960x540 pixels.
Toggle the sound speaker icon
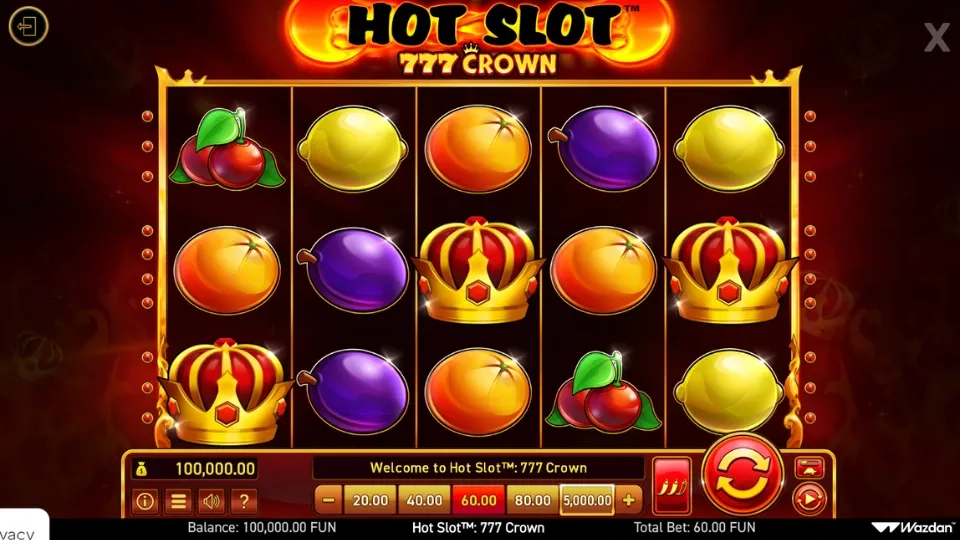(x=211, y=501)
